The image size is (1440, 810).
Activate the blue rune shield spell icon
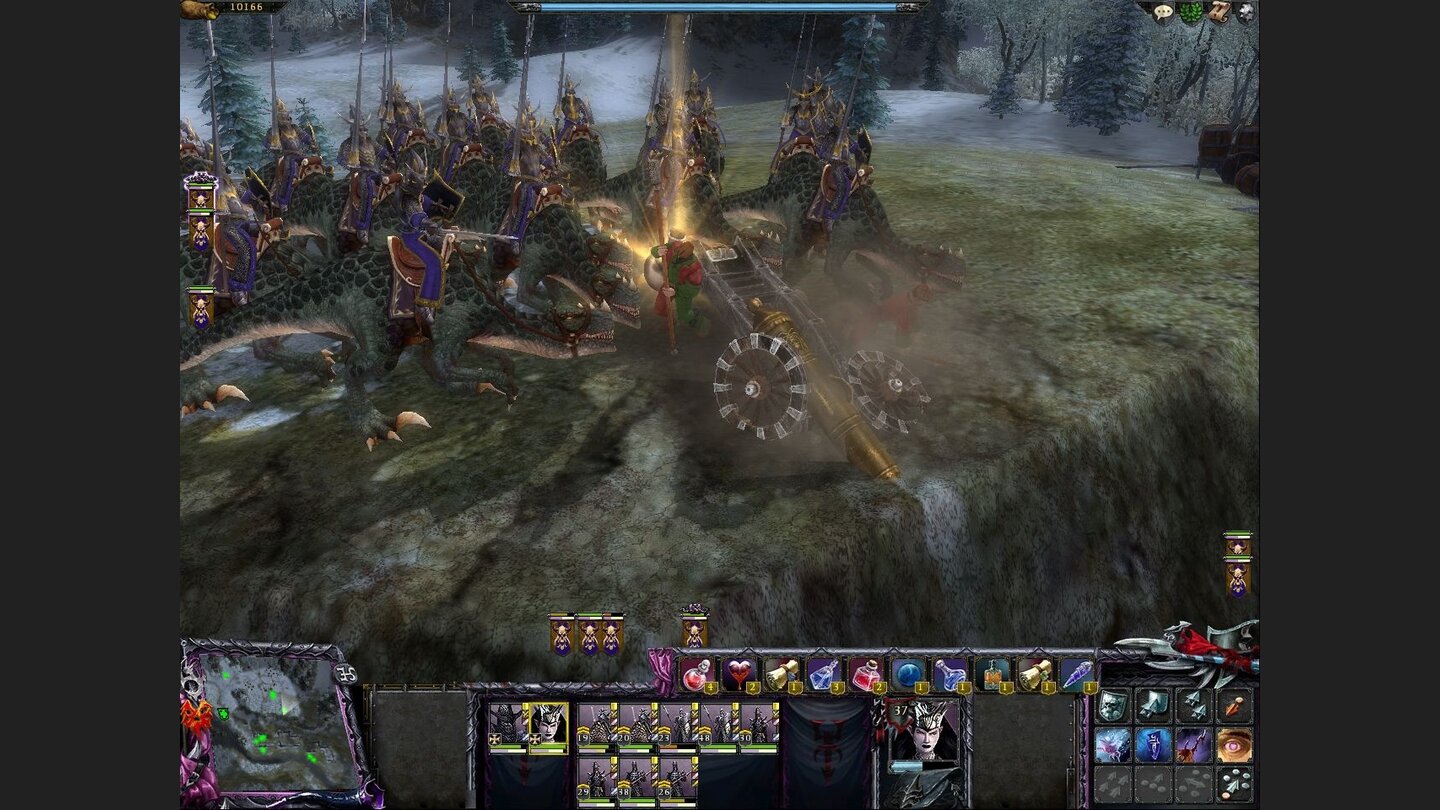pos(1151,745)
